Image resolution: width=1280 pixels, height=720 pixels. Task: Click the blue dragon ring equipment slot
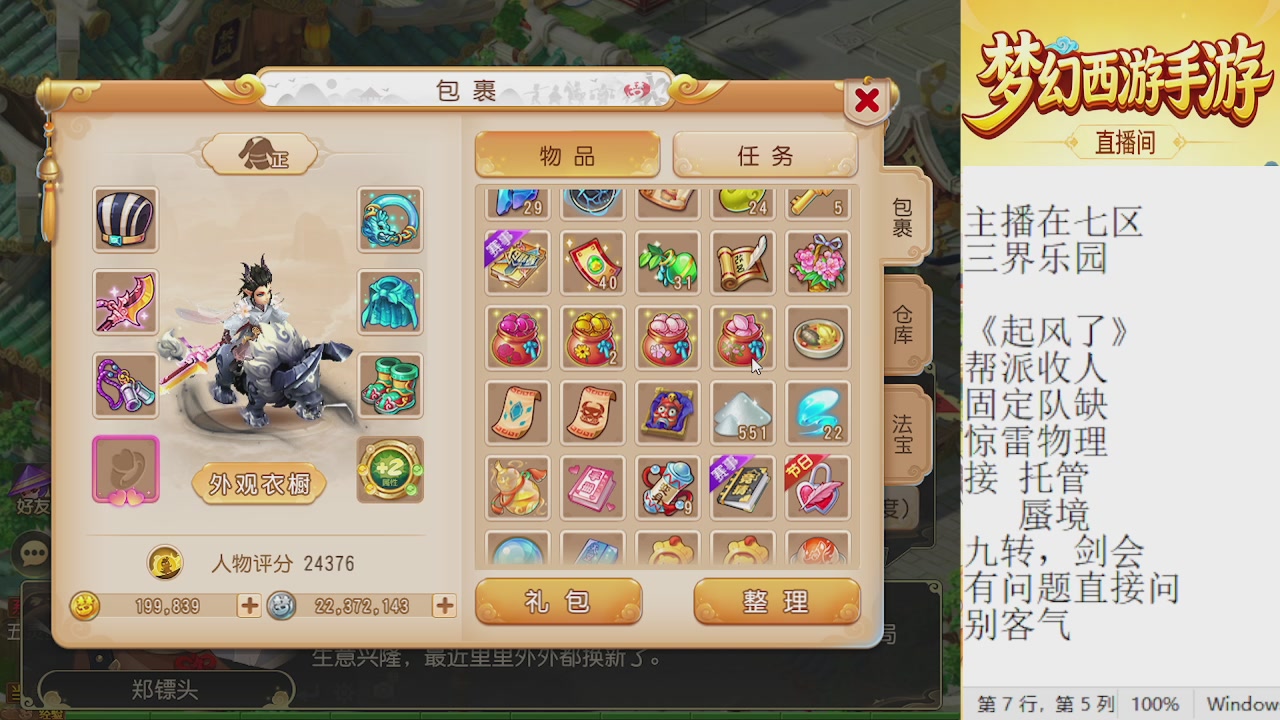coord(390,220)
